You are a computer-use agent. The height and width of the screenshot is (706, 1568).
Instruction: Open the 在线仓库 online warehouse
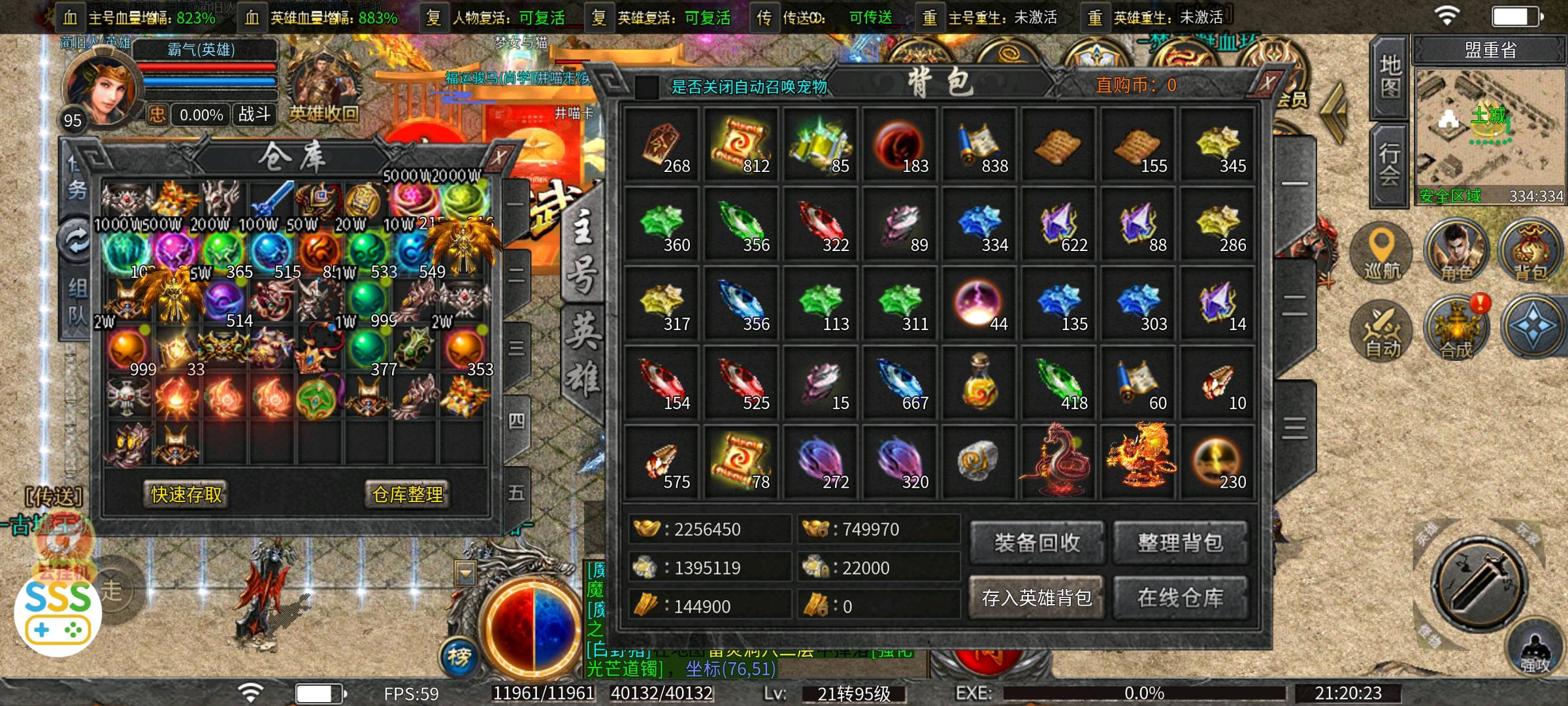[x=1180, y=597]
